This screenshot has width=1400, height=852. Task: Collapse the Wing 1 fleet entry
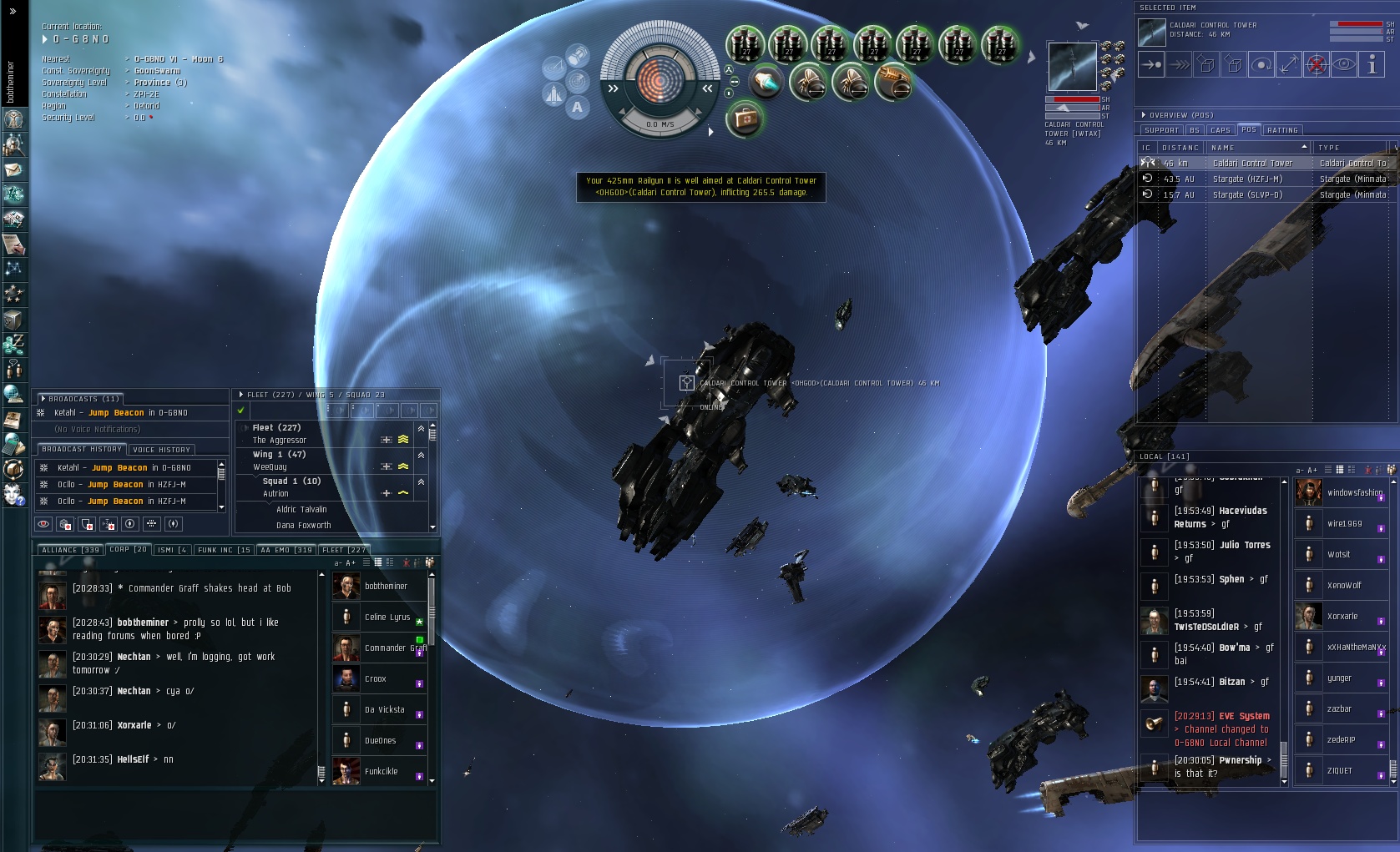pyautogui.click(x=421, y=455)
